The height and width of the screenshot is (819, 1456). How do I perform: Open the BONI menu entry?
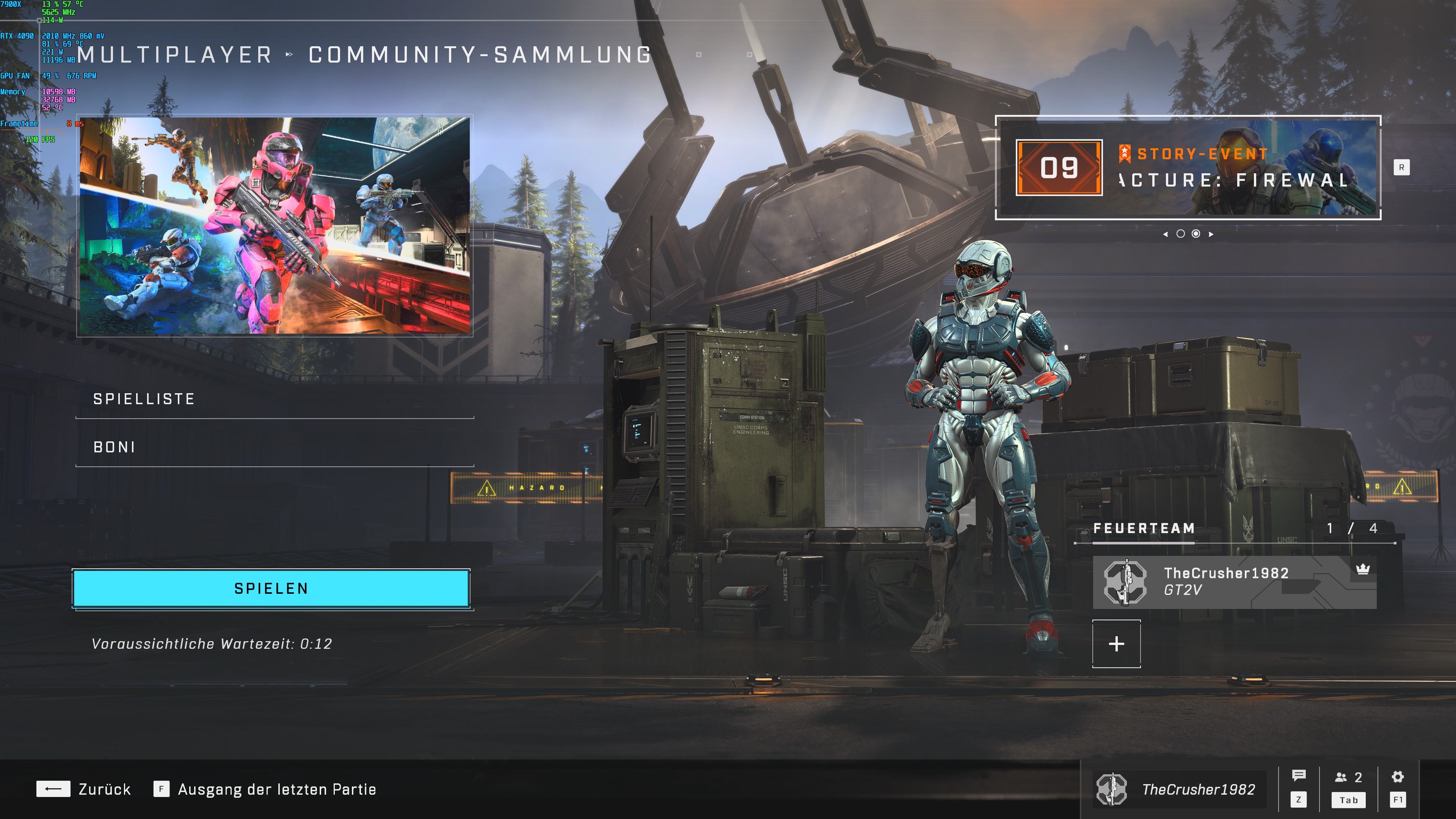(x=274, y=447)
